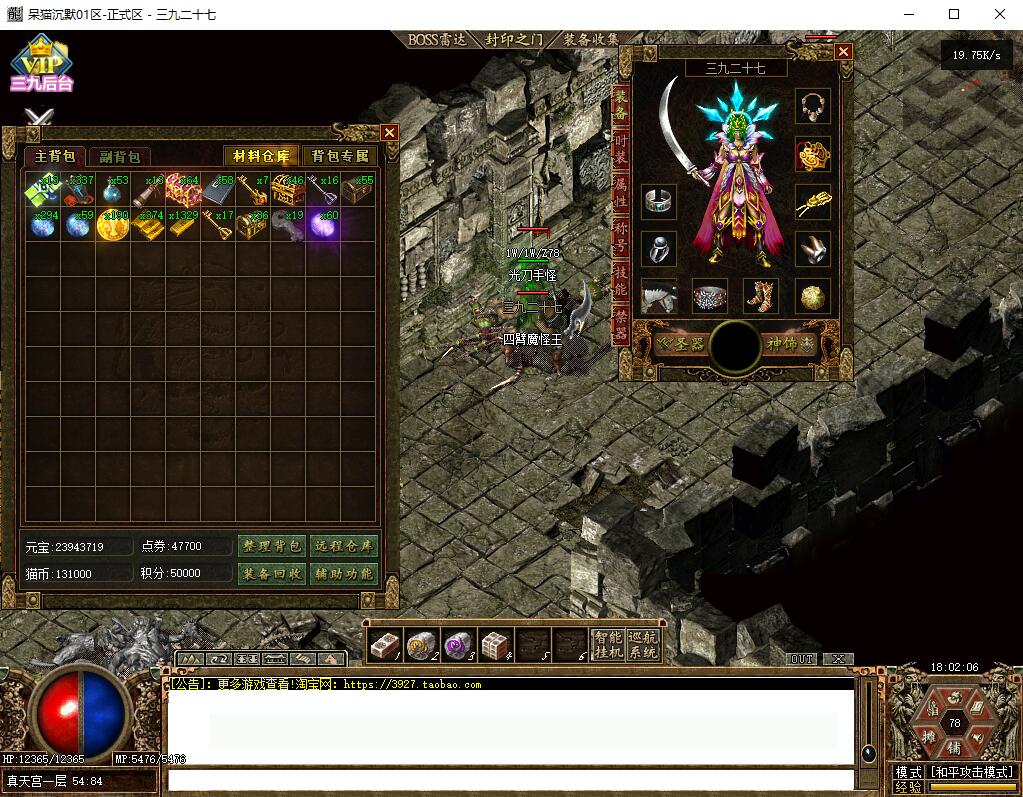This screenshot has width=1023, height=797.
Task: Open the 材料仓库 material warehouse
Action: pos(261,156)
